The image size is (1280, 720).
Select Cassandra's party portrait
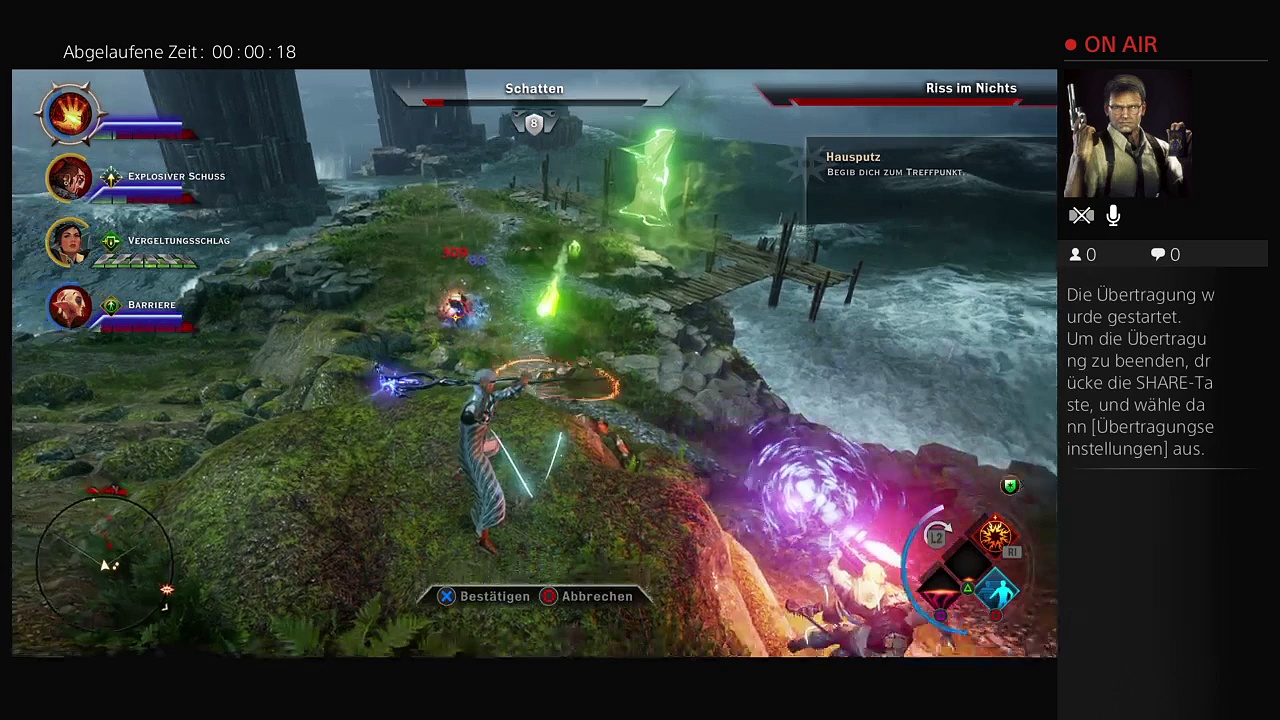point(69,242)
